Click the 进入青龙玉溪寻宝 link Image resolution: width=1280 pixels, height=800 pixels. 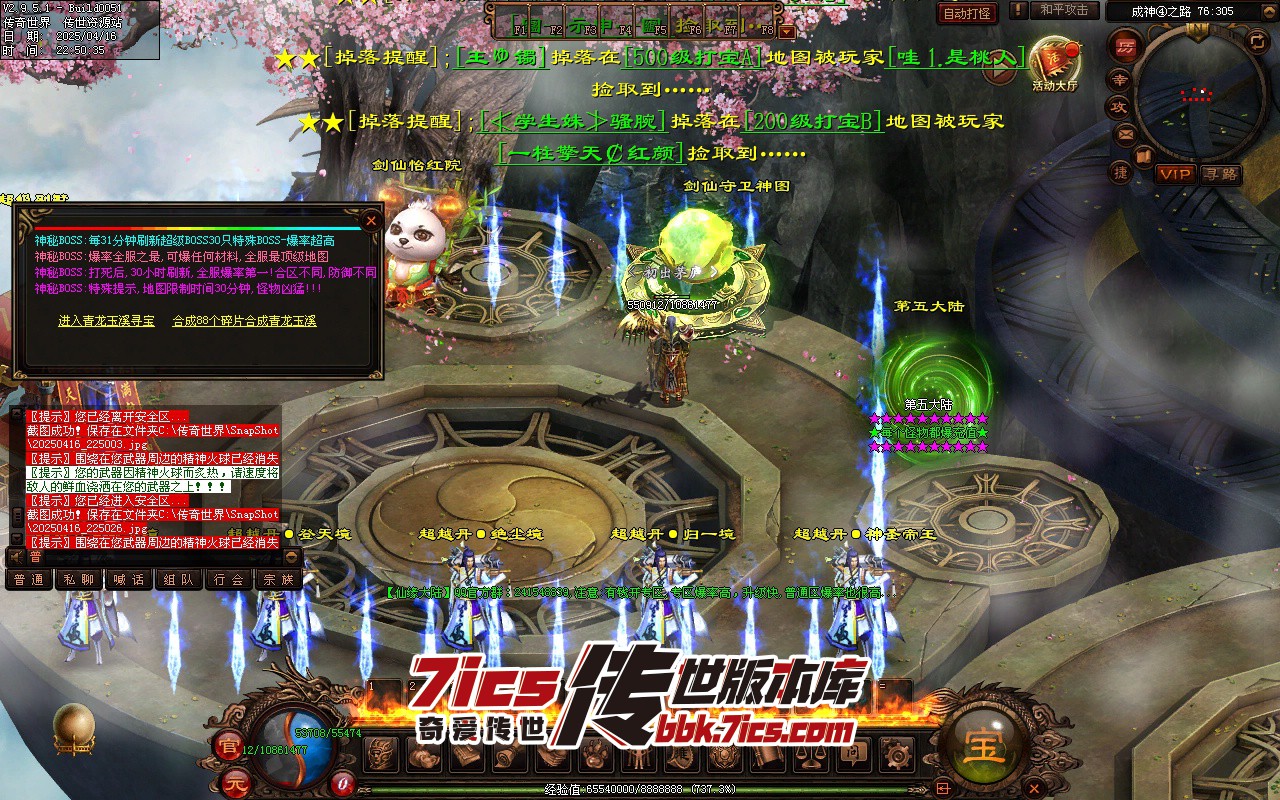point(106,321)
